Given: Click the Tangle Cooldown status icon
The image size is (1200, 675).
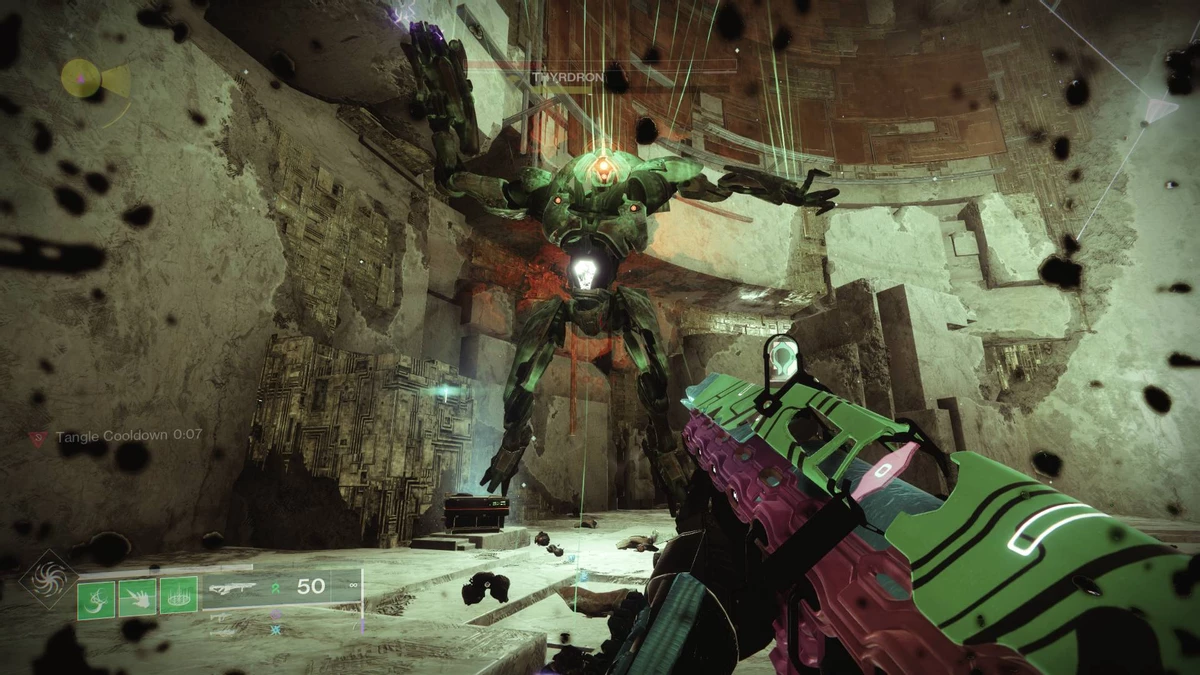Looking at the screenshot, I should pyautogui.click(x=39, y=437).
